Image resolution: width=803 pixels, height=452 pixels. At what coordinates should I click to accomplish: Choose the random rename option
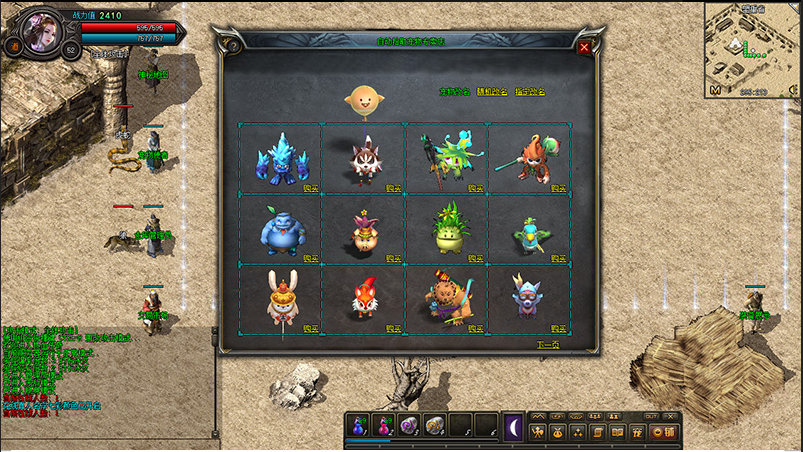(490, 92)
